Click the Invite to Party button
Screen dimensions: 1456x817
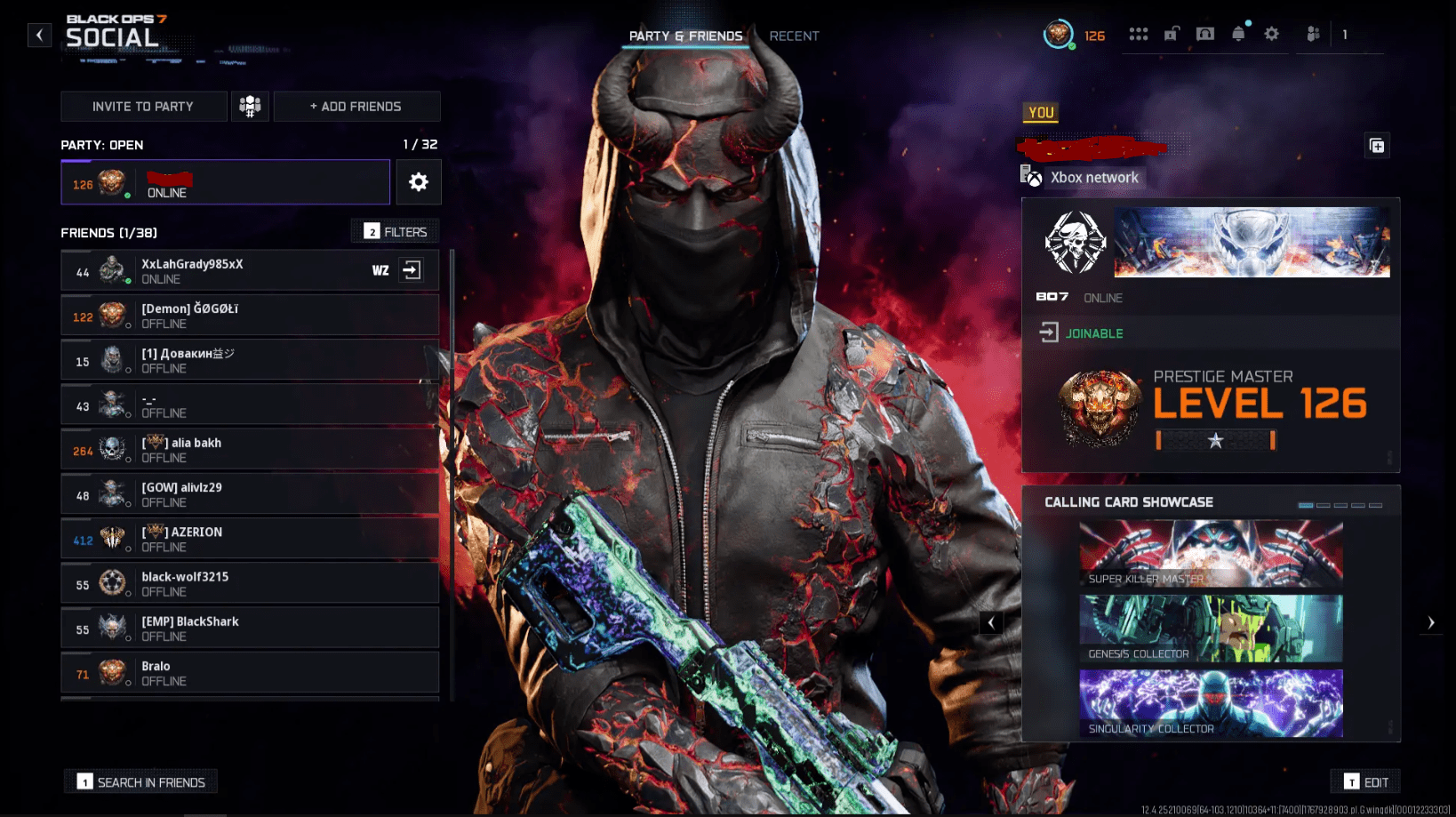tap(143, 106)
